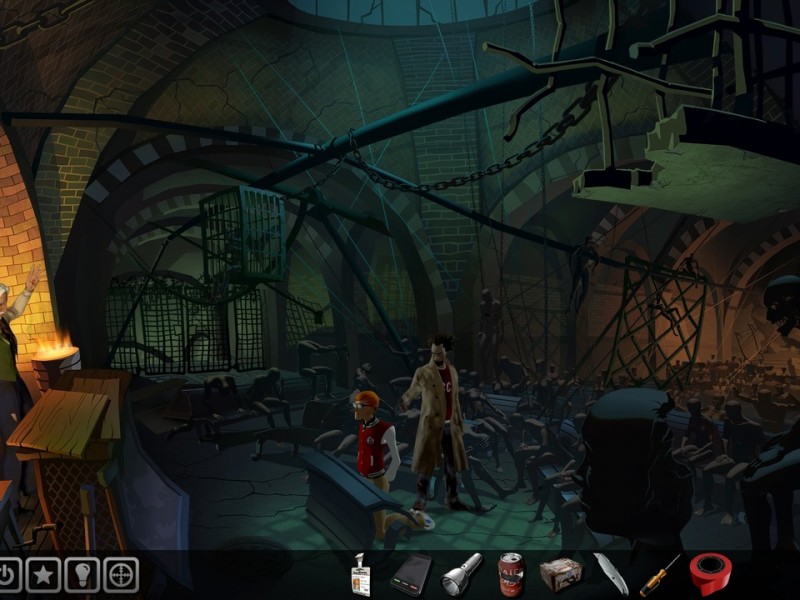This screenshot has height=600, width=800.
Task: Select the small box inventory item
Action: click(x=560, y=574)
